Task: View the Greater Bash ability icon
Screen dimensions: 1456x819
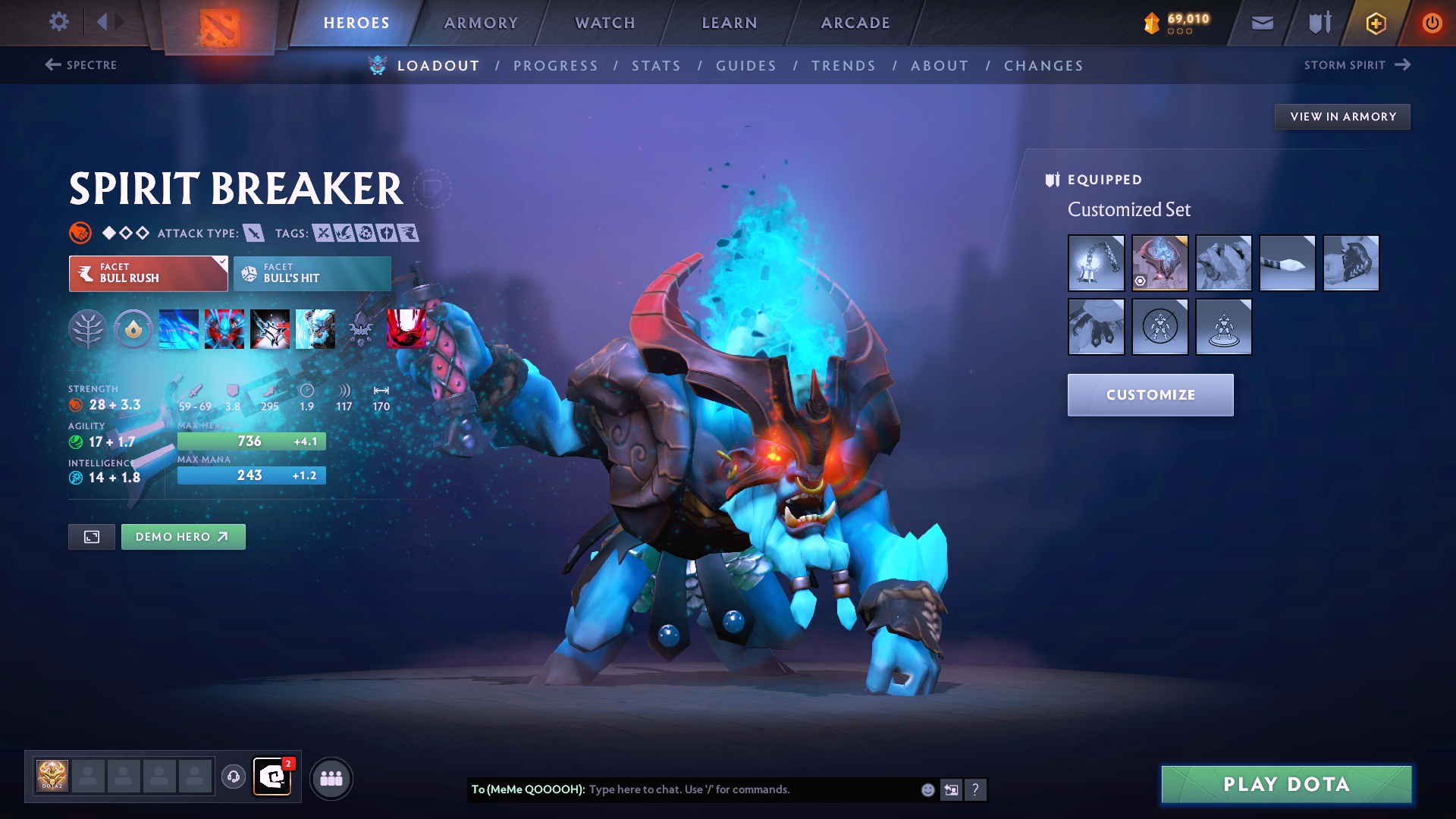Action: (270, 329)
